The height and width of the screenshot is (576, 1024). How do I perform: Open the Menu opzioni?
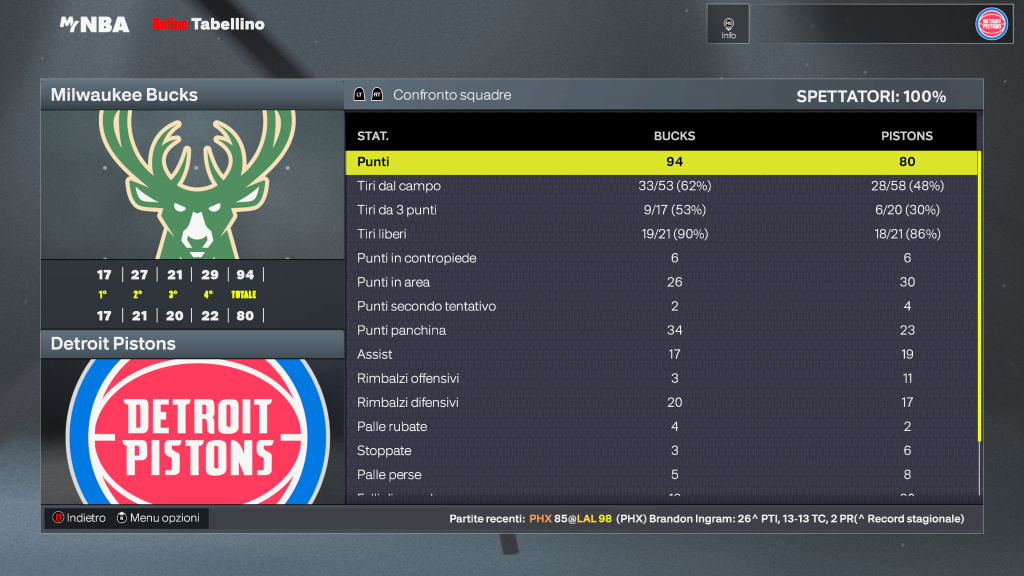[x=158, y=518]
